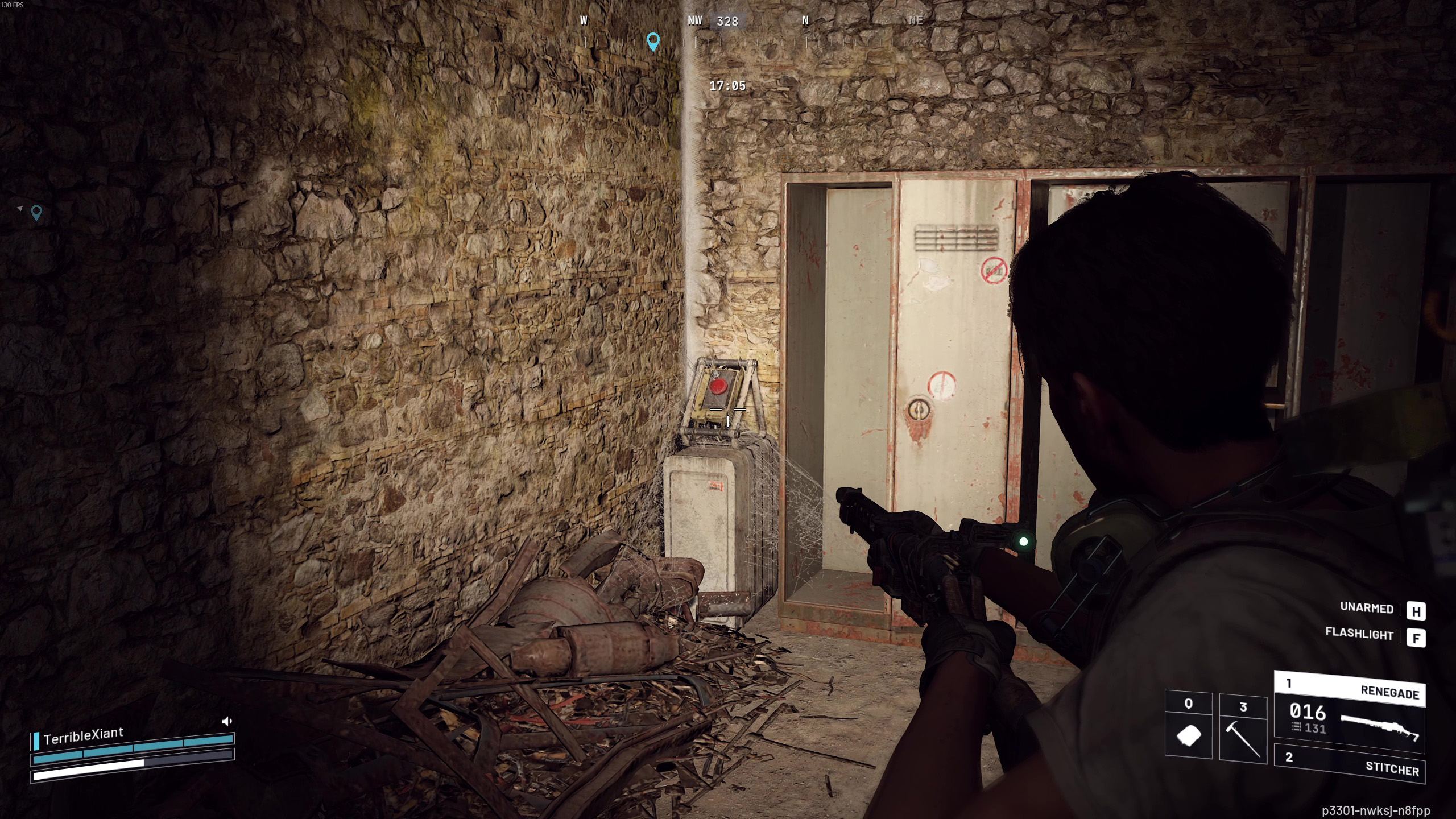The height and width of the screenshot is (819, 1456).
Task: Select the TerribleXiant player nameplate
Action: click(83, 735)
